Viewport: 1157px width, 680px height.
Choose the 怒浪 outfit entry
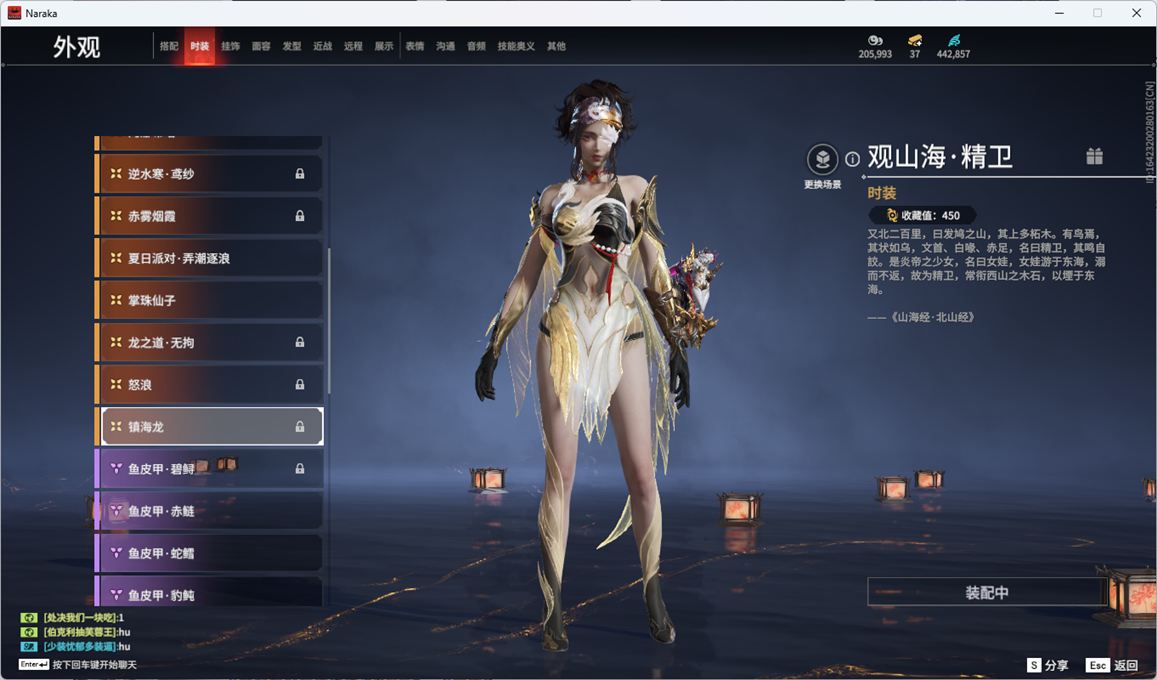click(210, 384)
